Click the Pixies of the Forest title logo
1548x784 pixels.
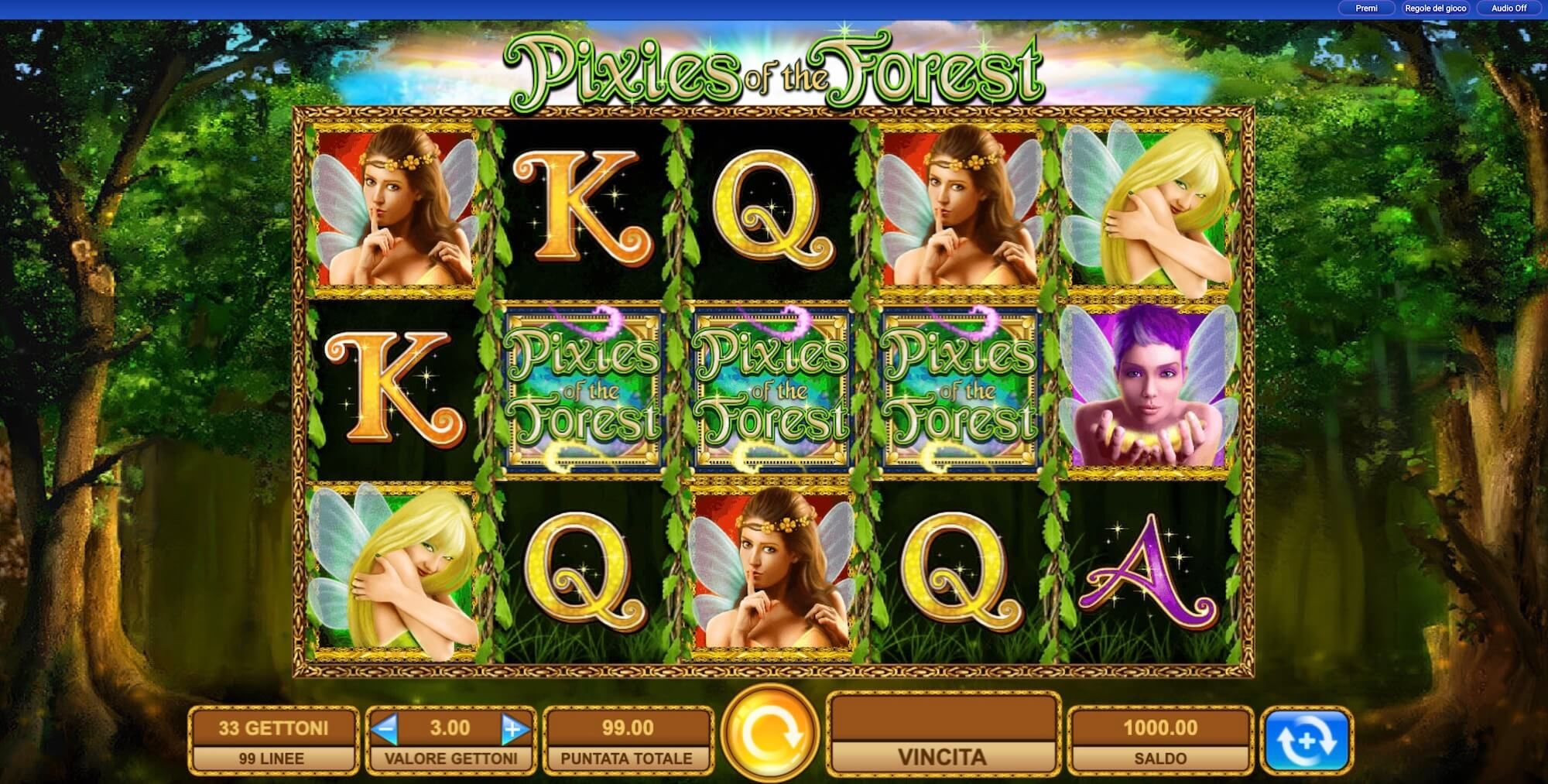[x=774, y=66]
